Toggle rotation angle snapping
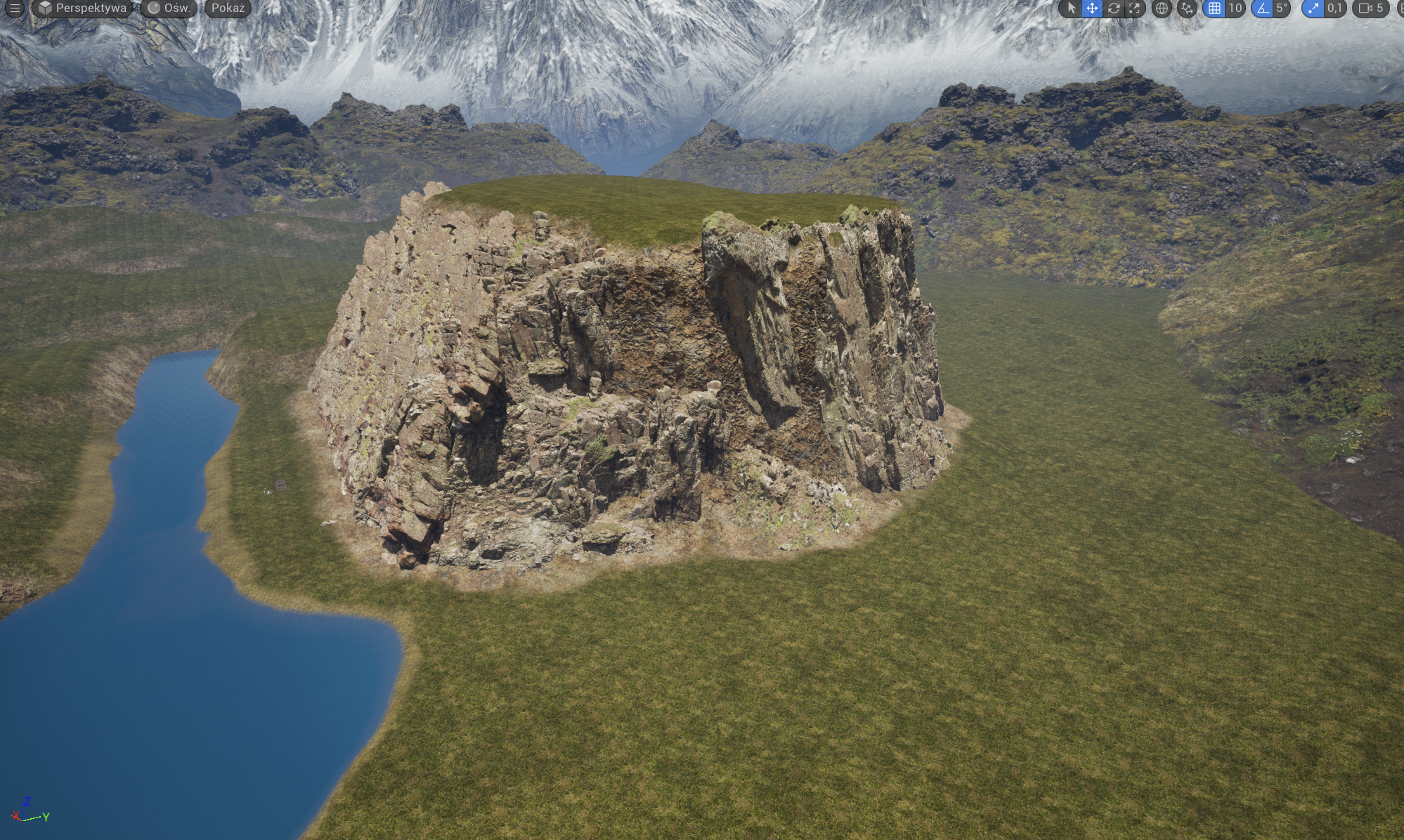 point(1263,8)
